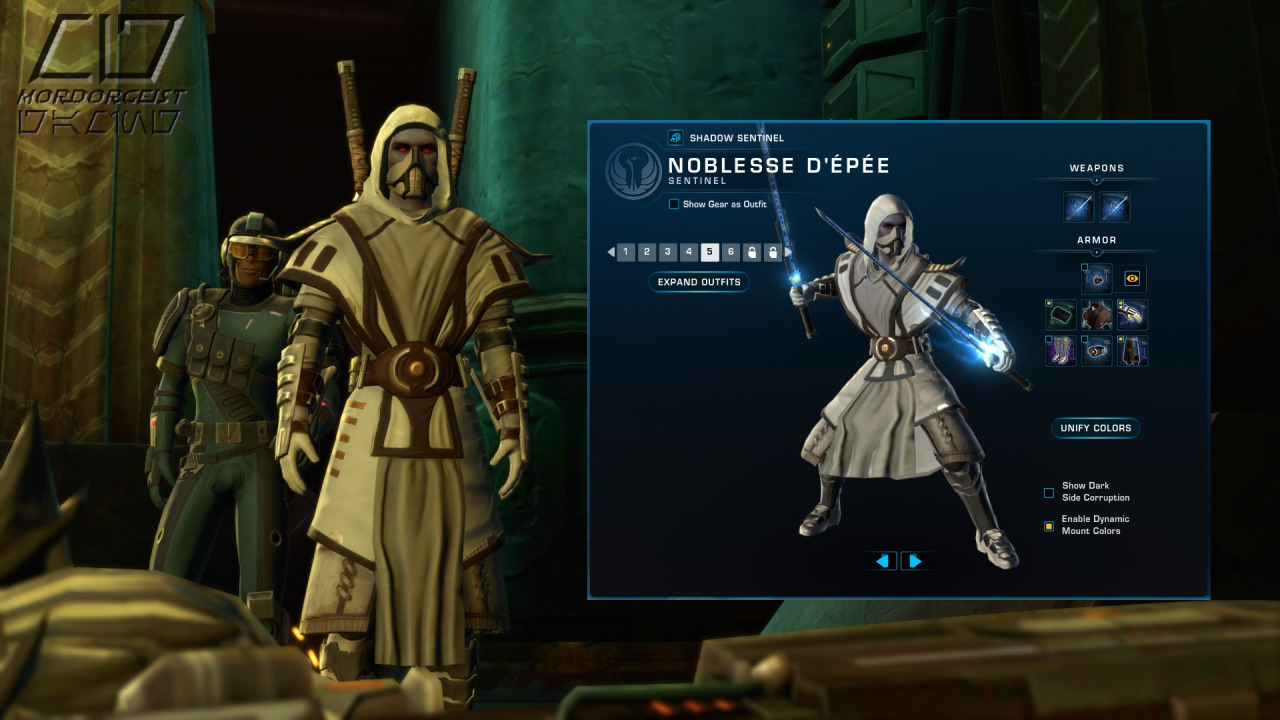Viewport: 1280px width, 720px height.
Task: Select the belt armor slot
Action: click(1097, 351)
